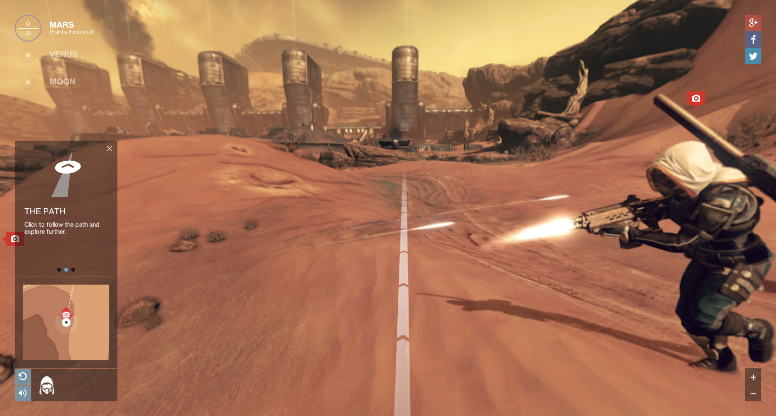
Task: Click the reset view arrow button
Action: tap(23, 376)
